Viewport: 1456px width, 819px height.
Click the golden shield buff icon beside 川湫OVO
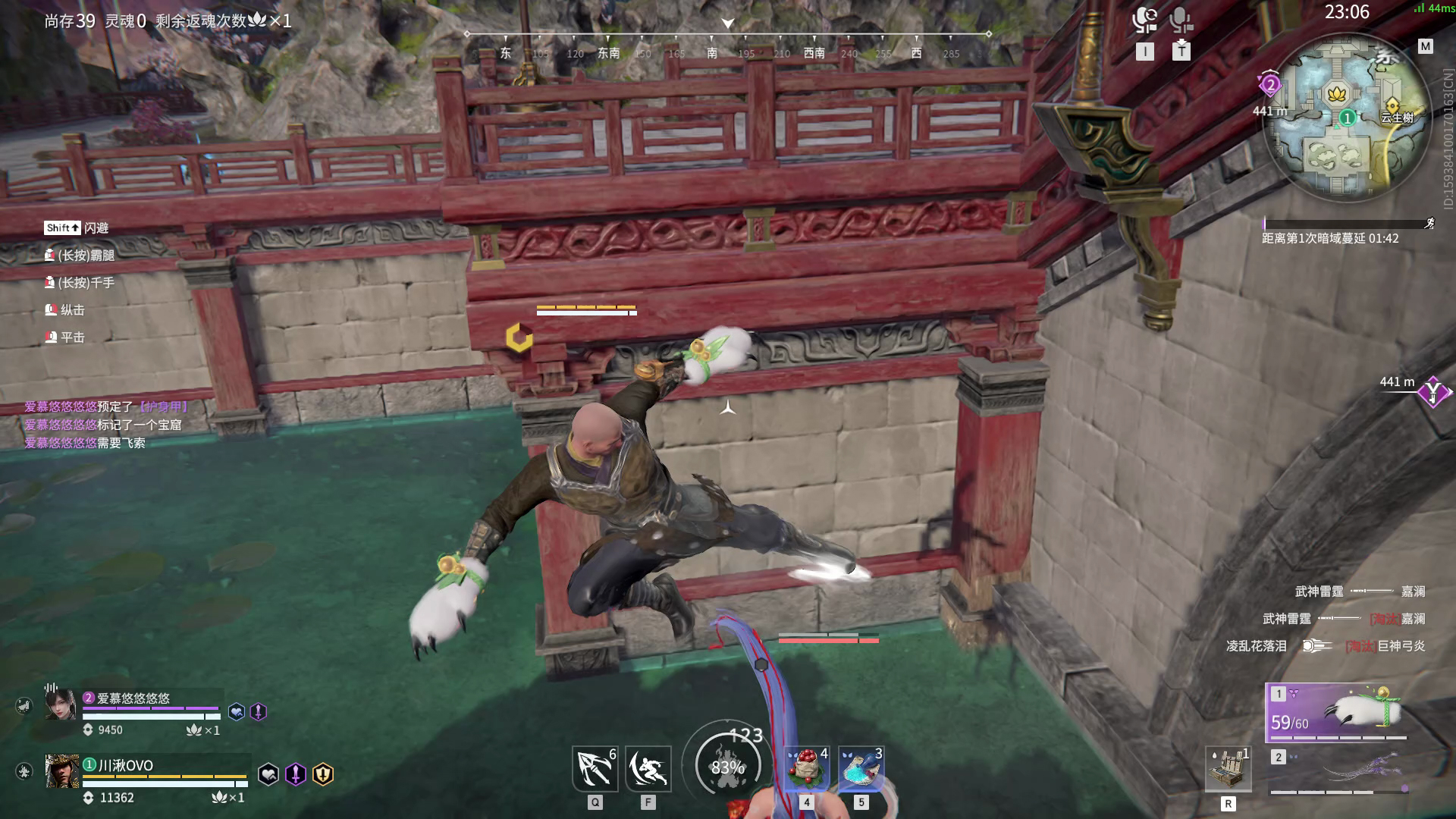coord(322,773)
